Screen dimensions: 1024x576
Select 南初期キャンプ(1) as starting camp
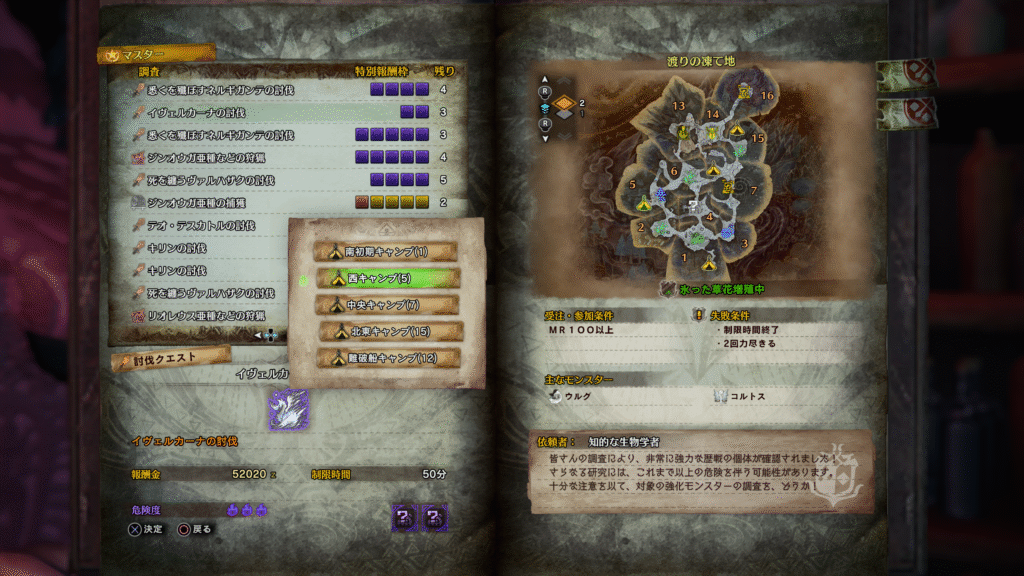point(385,251)
